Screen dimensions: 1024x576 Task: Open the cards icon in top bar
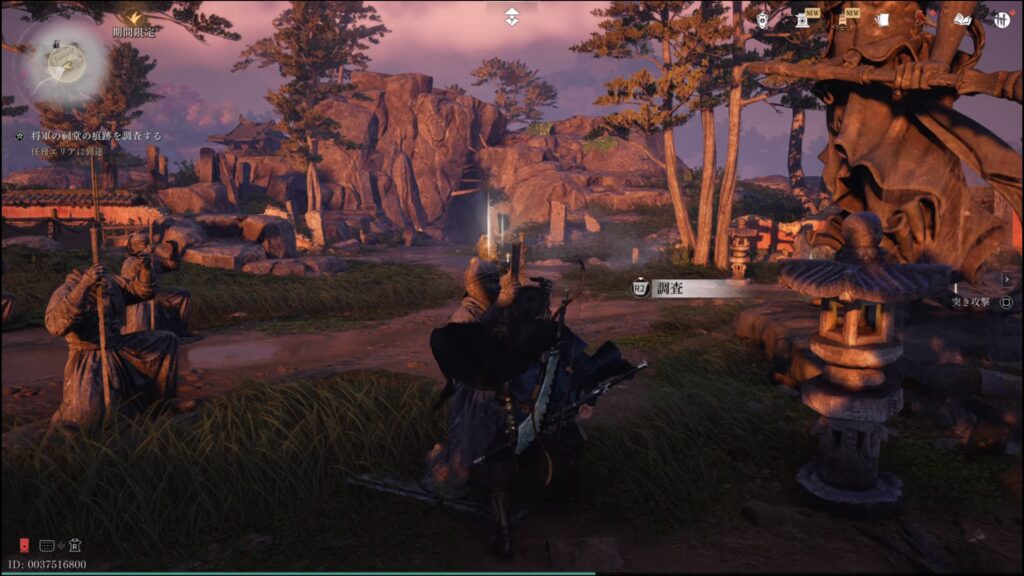pos(882,19)
